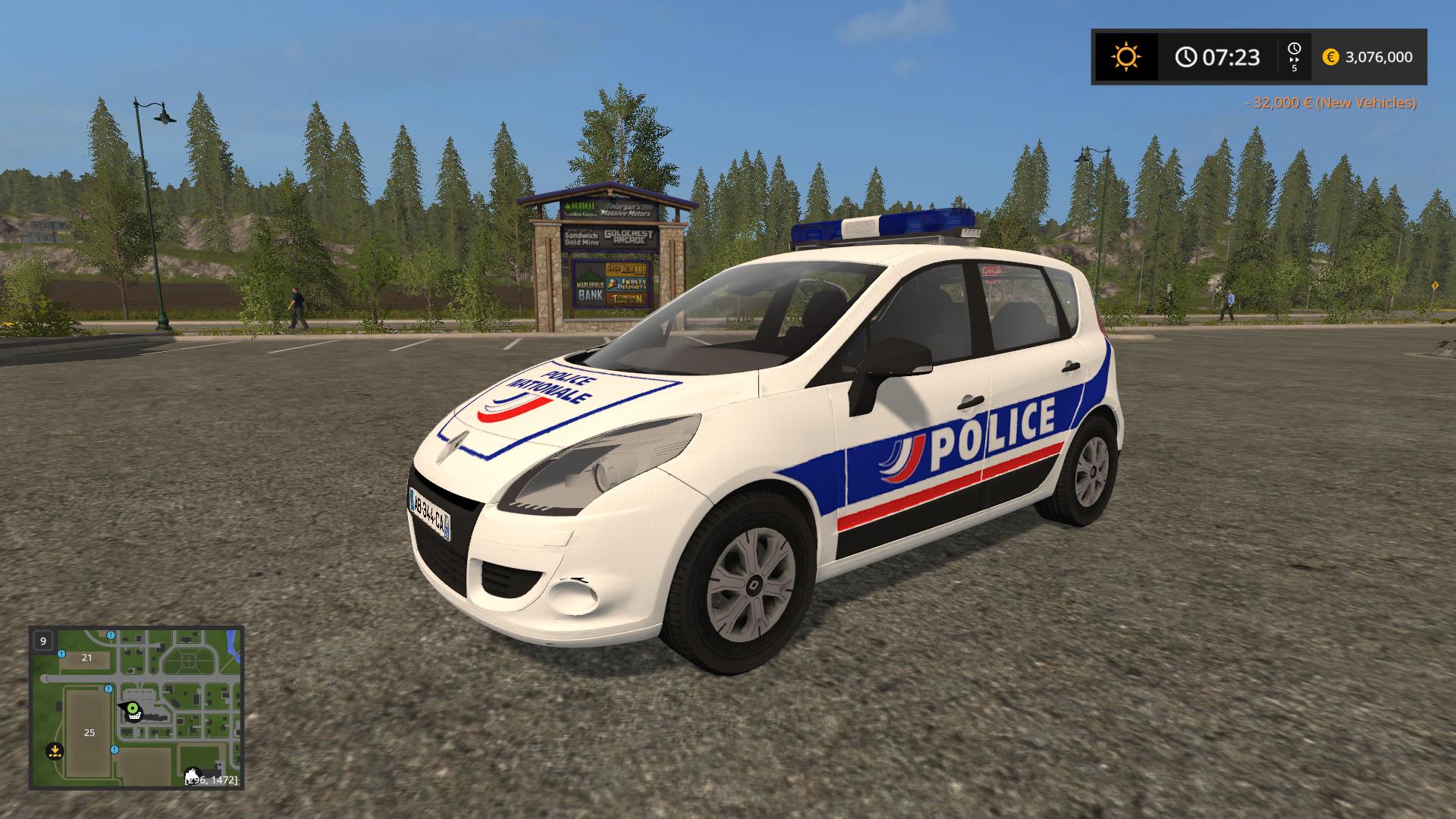This screenshot has height=819, width=1456.
Task: Click the yellow unloading point map marker
Action: point(54,751)
